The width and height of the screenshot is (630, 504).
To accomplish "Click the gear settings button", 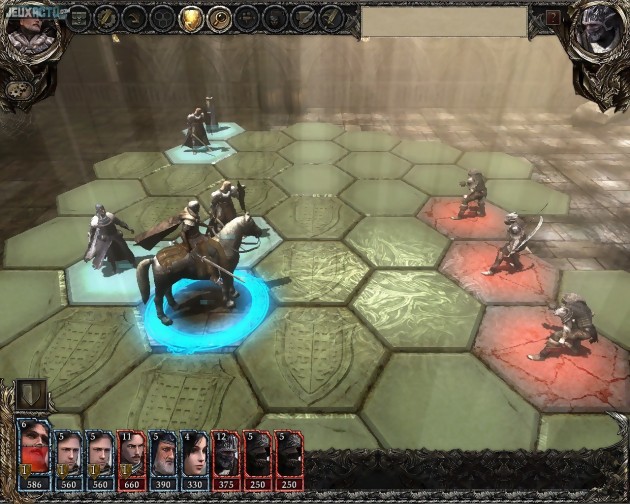I will [17, 90].
